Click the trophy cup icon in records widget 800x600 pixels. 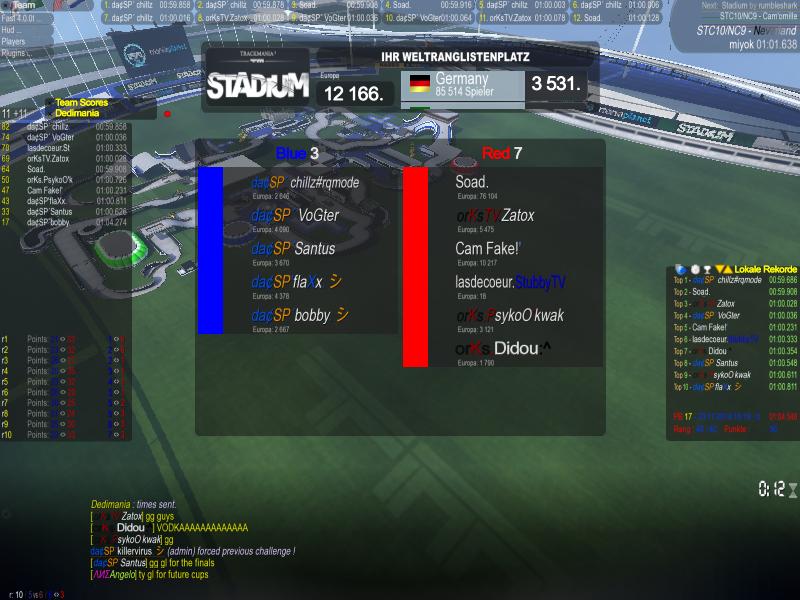tap(706, 269)
